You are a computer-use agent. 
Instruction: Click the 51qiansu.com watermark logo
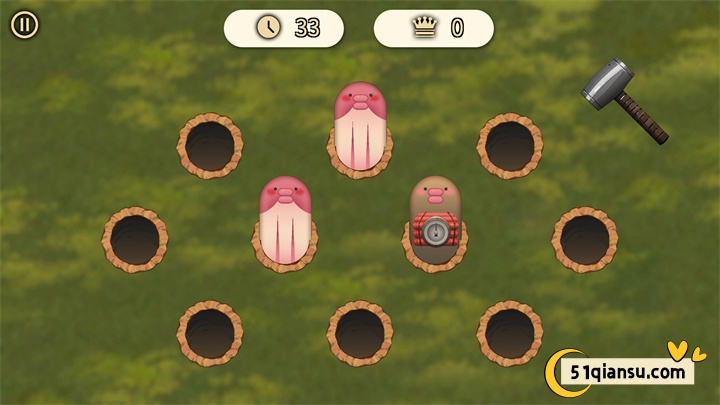(625, 372)
